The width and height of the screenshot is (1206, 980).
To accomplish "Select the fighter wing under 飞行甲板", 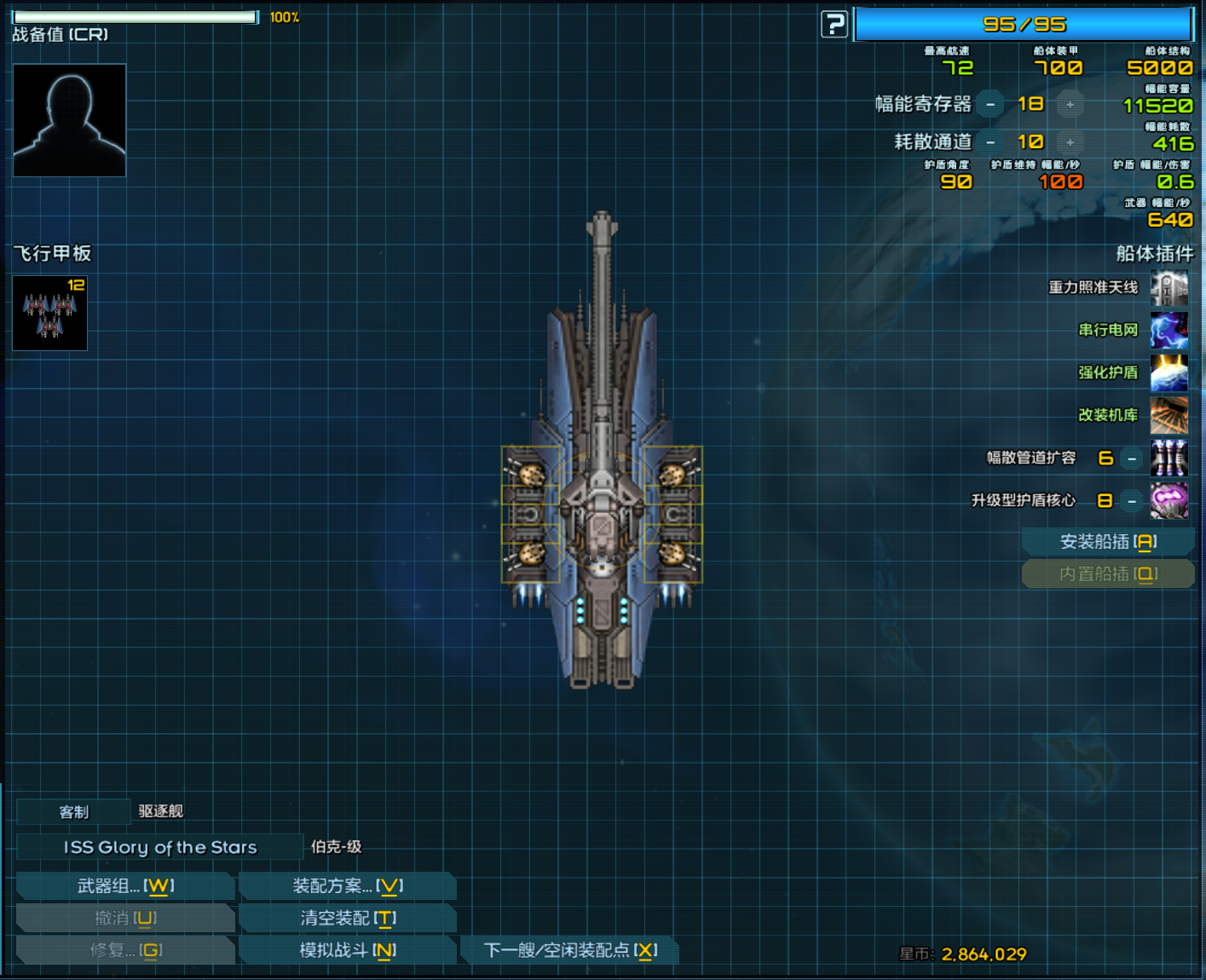I will click(49, 314).
